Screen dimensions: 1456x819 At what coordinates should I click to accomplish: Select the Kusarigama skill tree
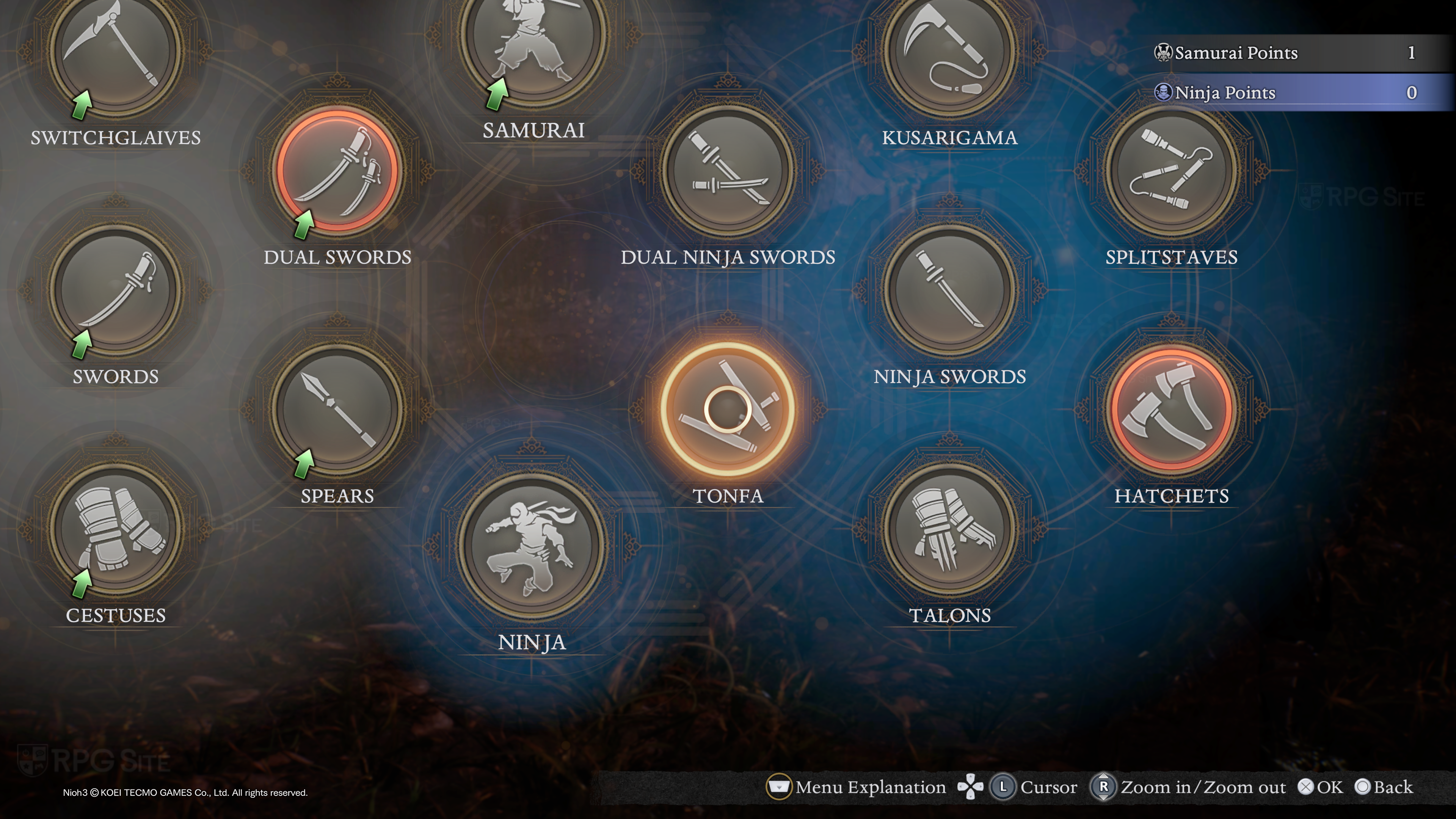[950, 51]
